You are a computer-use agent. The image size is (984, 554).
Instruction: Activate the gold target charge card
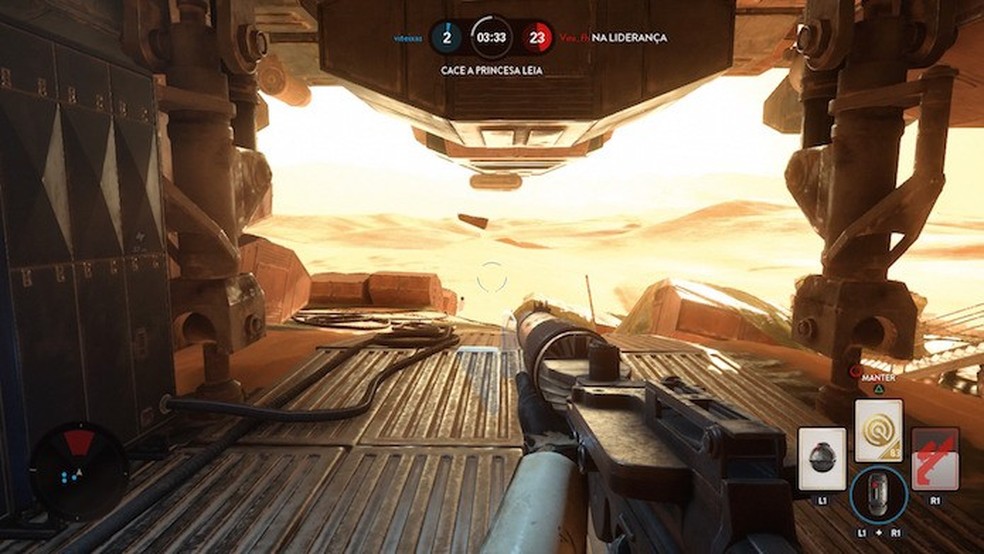point(879,431)
